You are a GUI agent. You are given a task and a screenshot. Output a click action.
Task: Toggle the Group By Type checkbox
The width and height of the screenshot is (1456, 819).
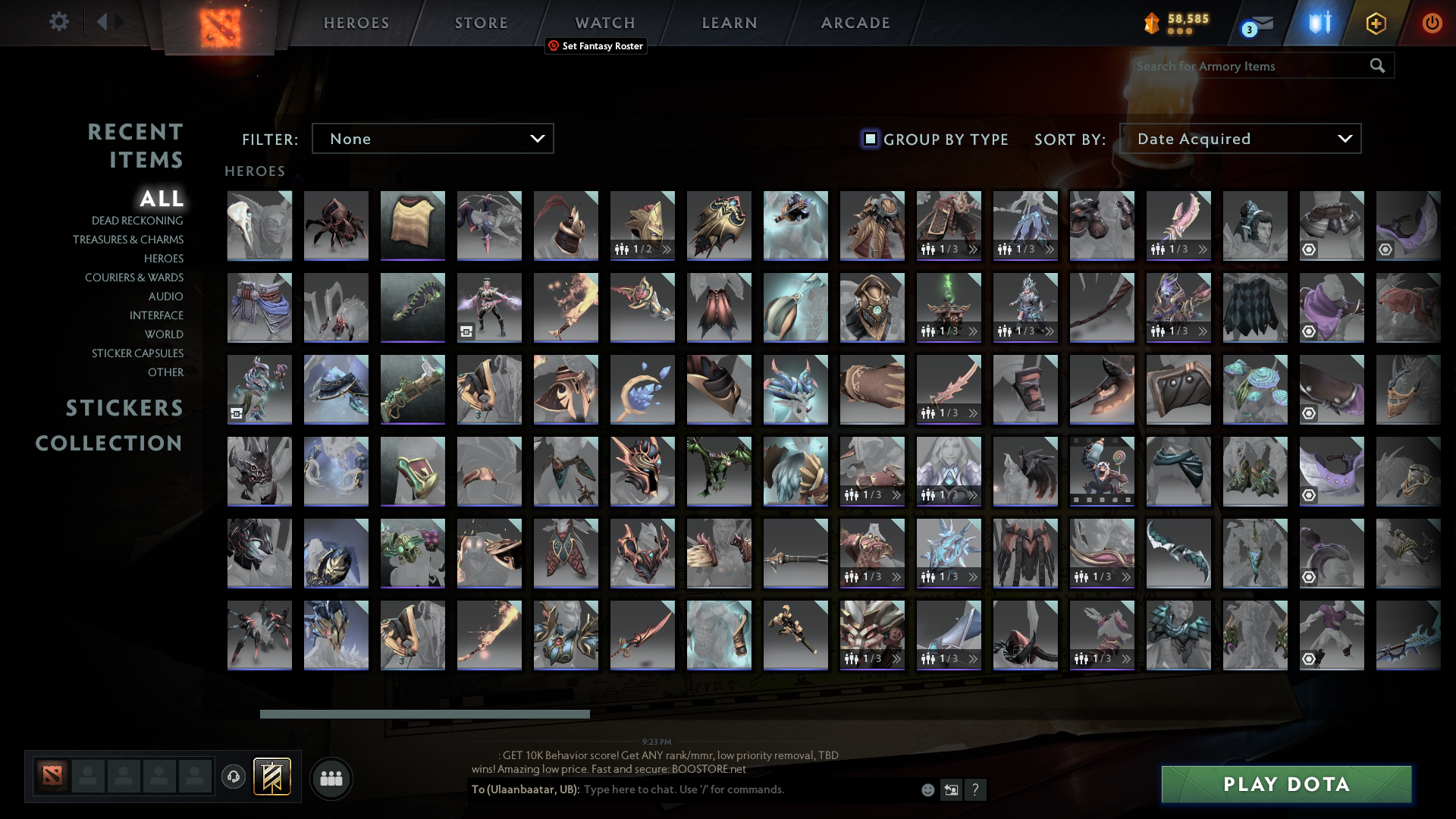click(x=869, y=139)
